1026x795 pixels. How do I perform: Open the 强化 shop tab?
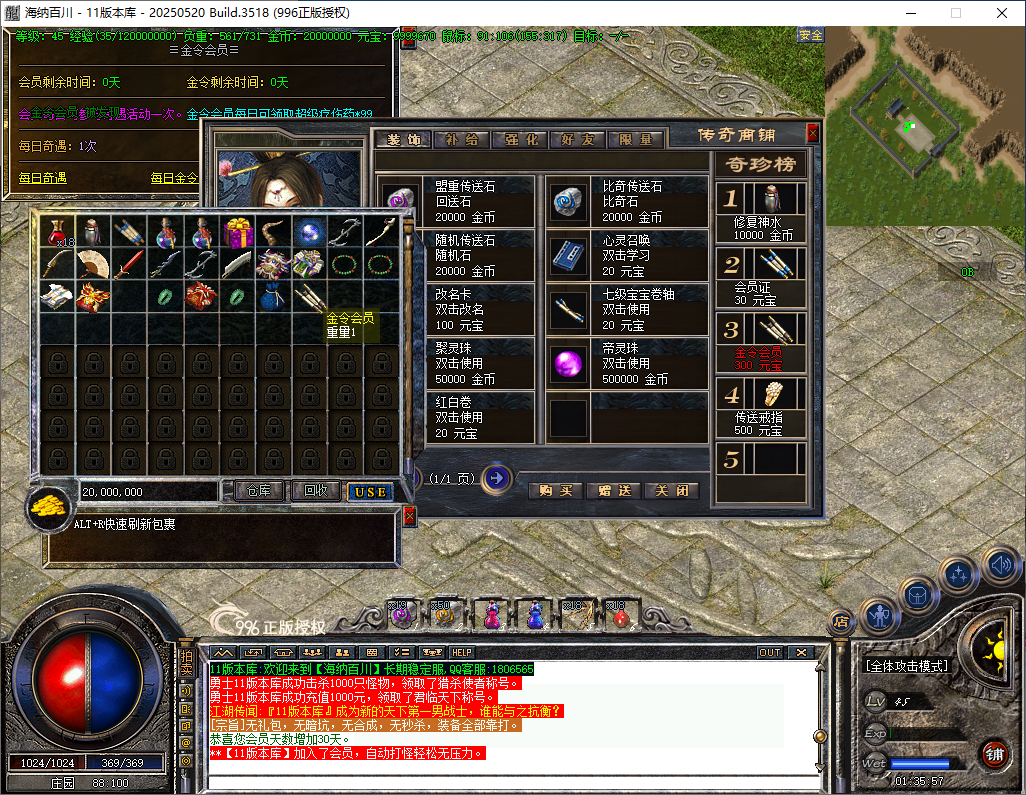pos(519,140)
